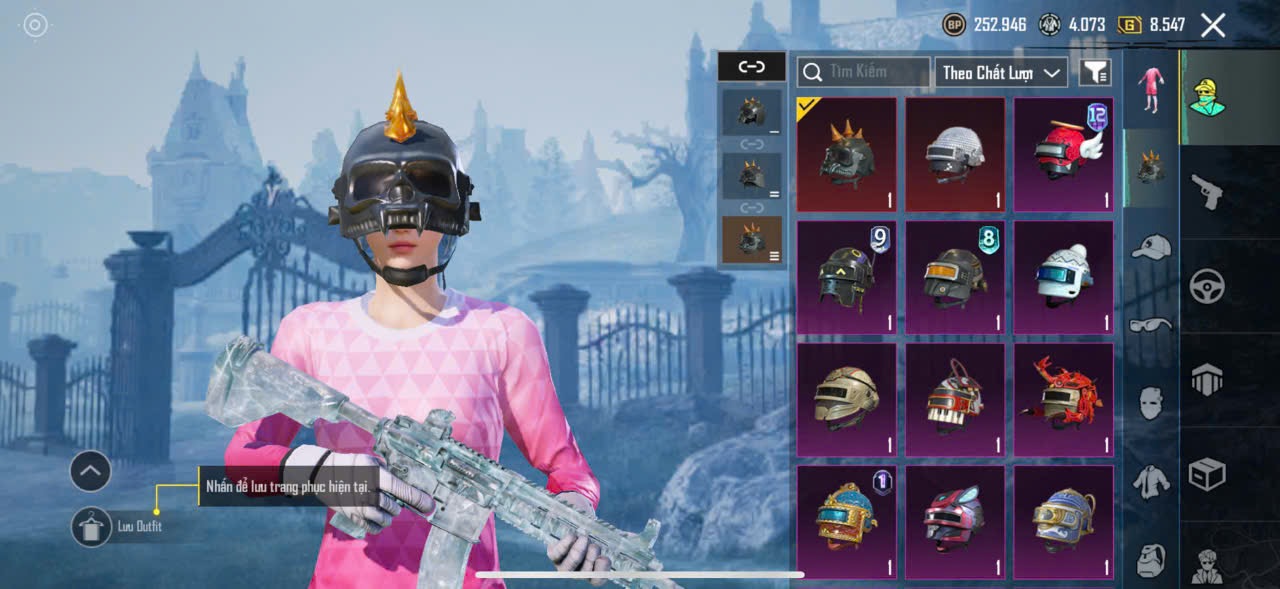Screen dimensions: 1280x589
Task: Open the Theo Chất Lượng sort dropdown
Action: (1001, 72)
